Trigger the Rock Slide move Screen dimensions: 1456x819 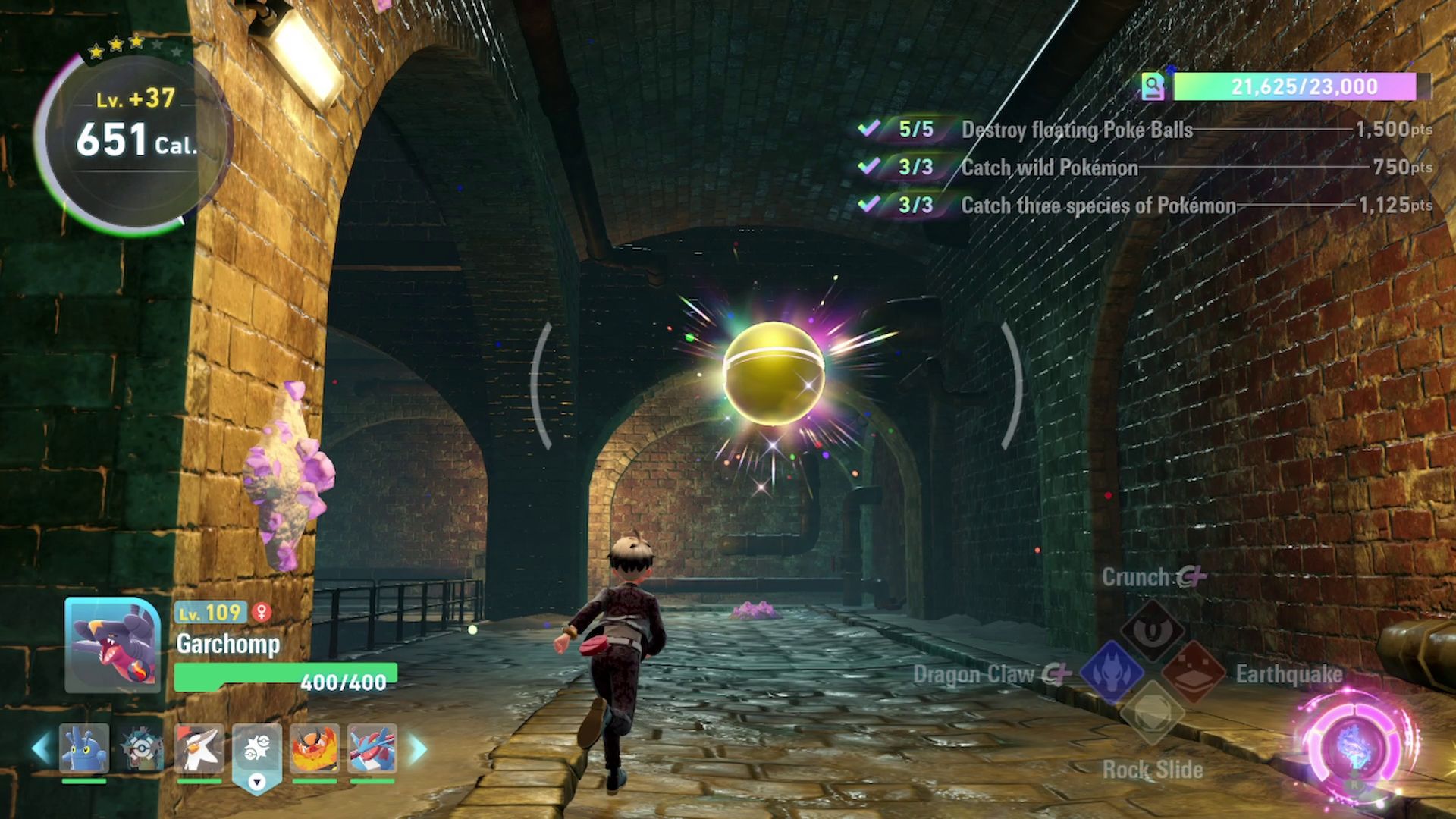1152,713
